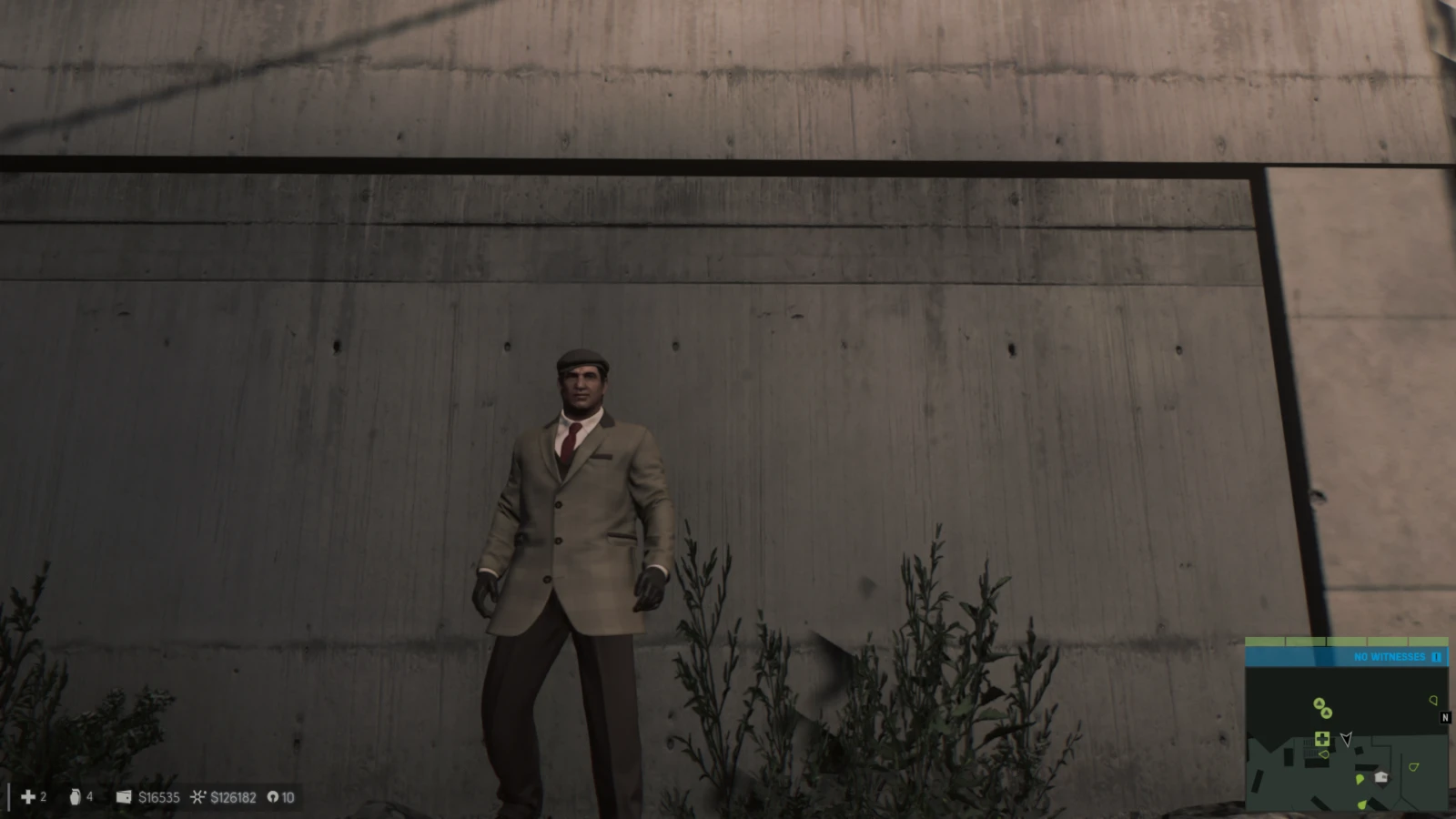Click the wallet icon next to $16535

coord(124,797)
